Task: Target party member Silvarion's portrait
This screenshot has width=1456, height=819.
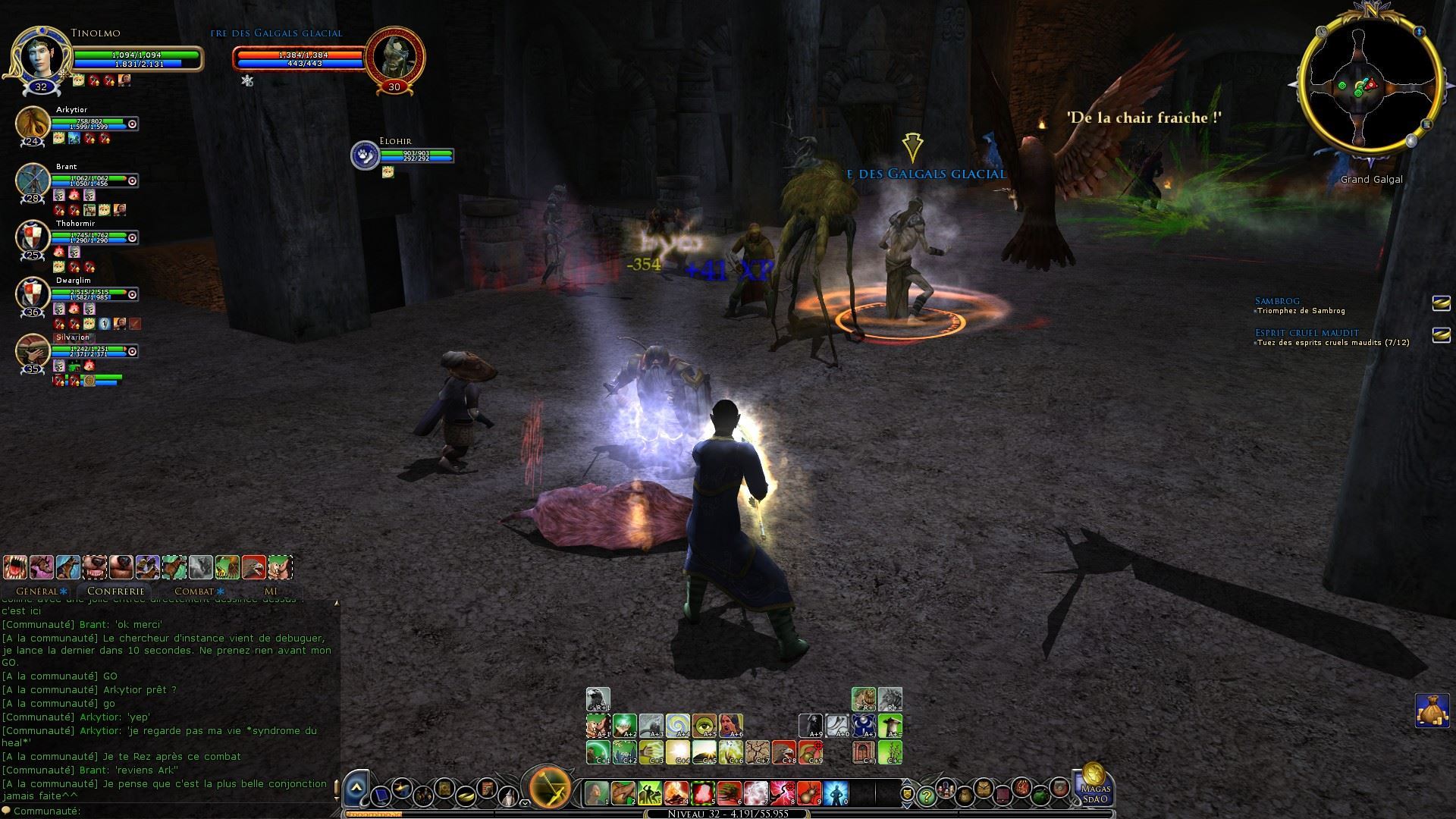Action: coord(33,350)
